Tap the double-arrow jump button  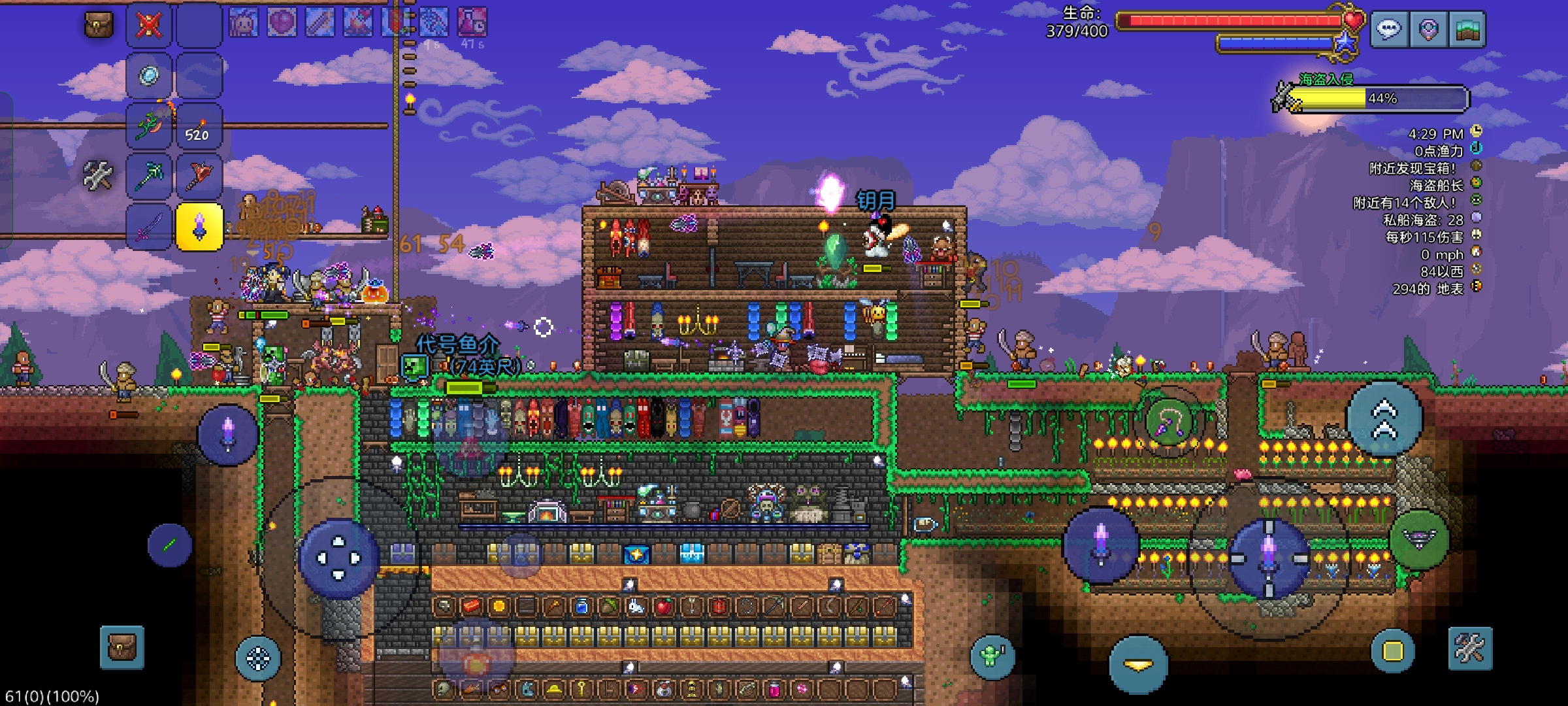pos(1384,419)
